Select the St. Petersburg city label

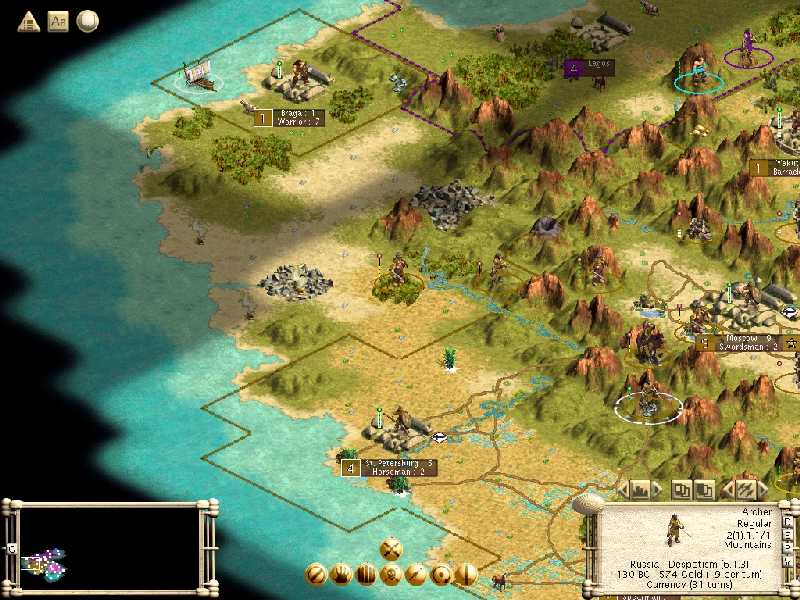[x=397, y=464]
